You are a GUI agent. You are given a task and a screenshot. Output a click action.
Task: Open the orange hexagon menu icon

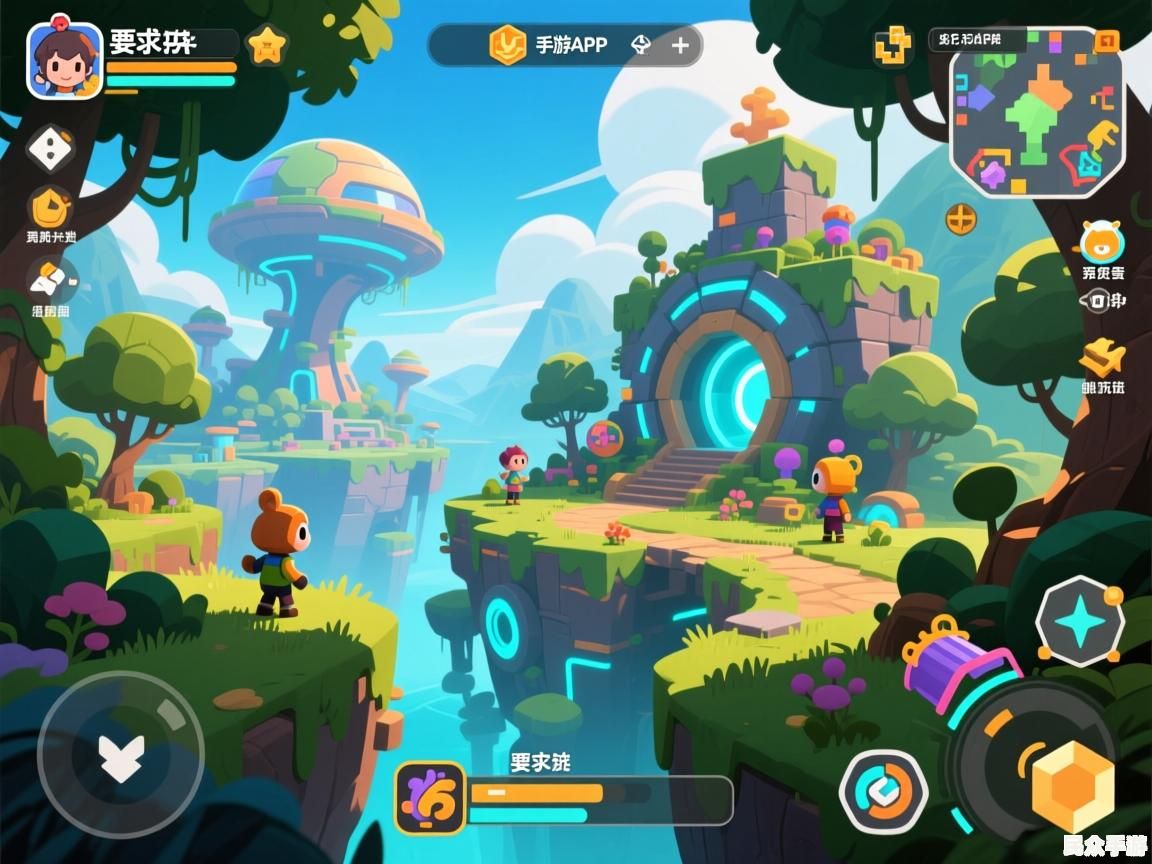pos(50,208)
